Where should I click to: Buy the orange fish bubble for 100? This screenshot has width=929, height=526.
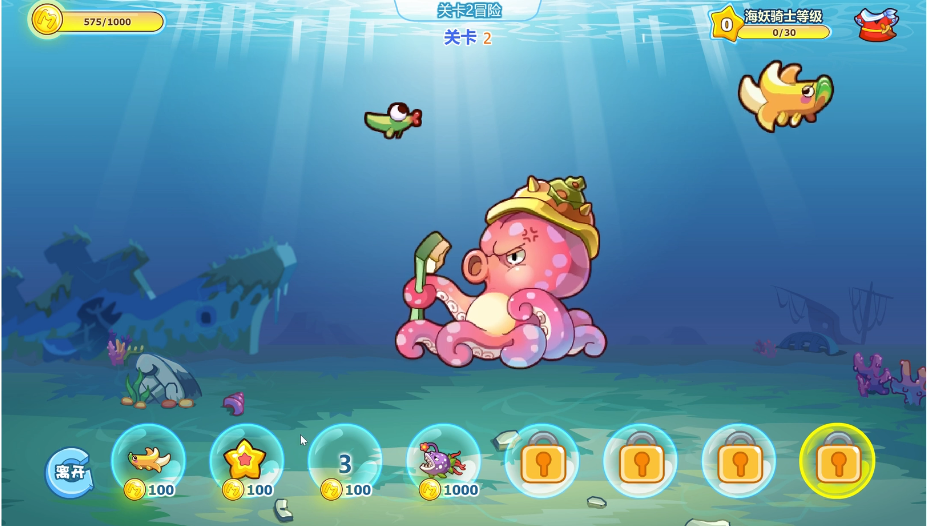tap(148, 461)
